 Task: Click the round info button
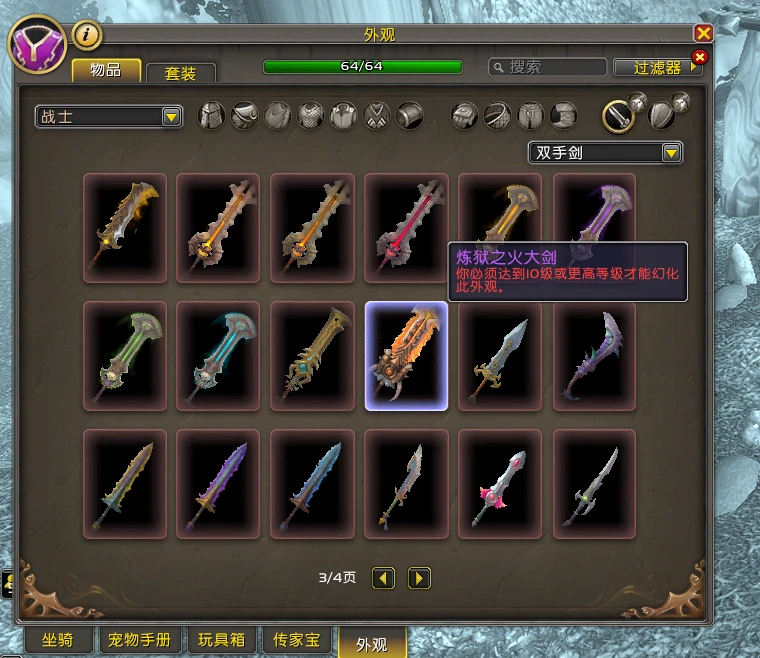[88, 35]
